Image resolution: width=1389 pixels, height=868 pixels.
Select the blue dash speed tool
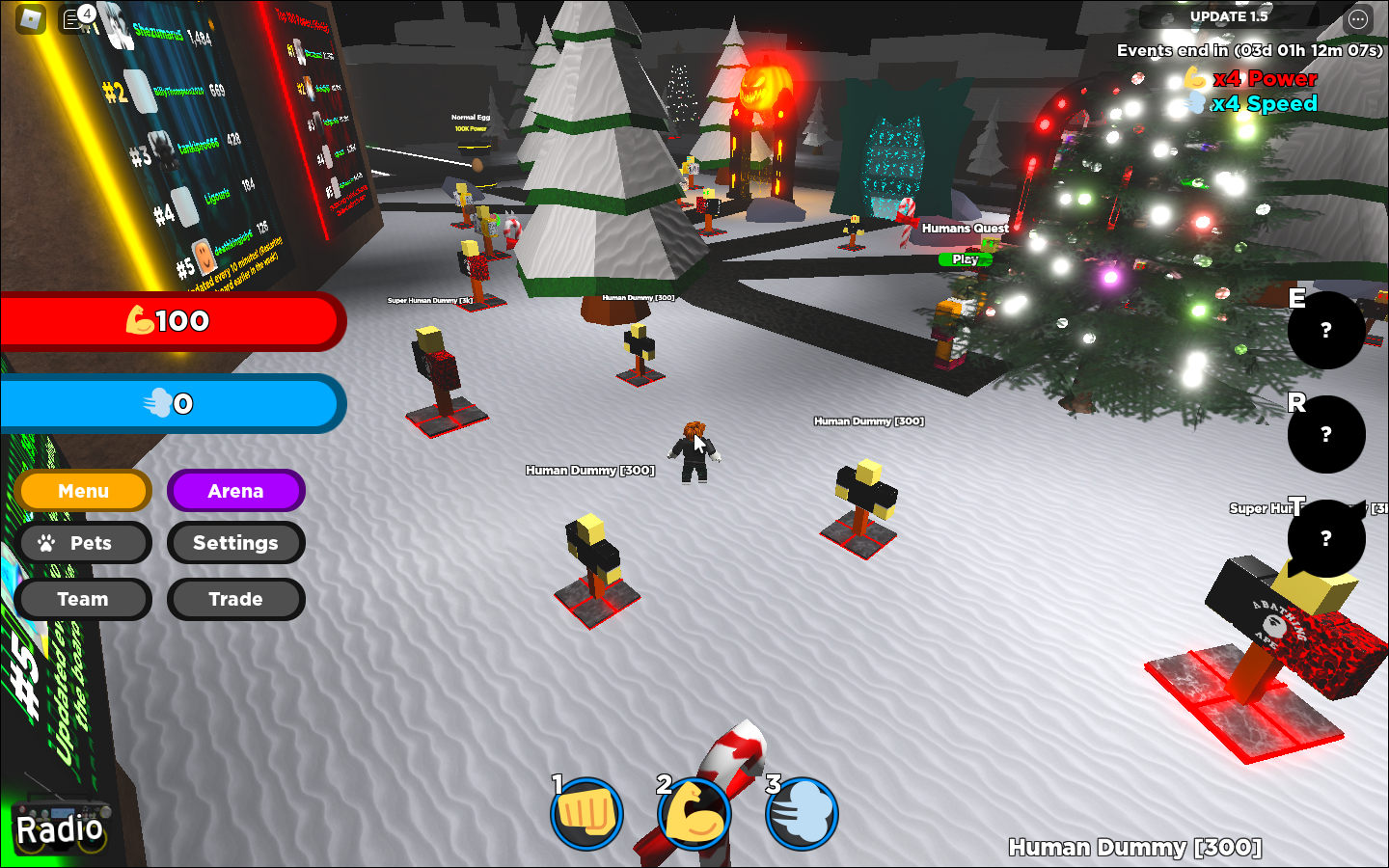click(x=802, y=814)
